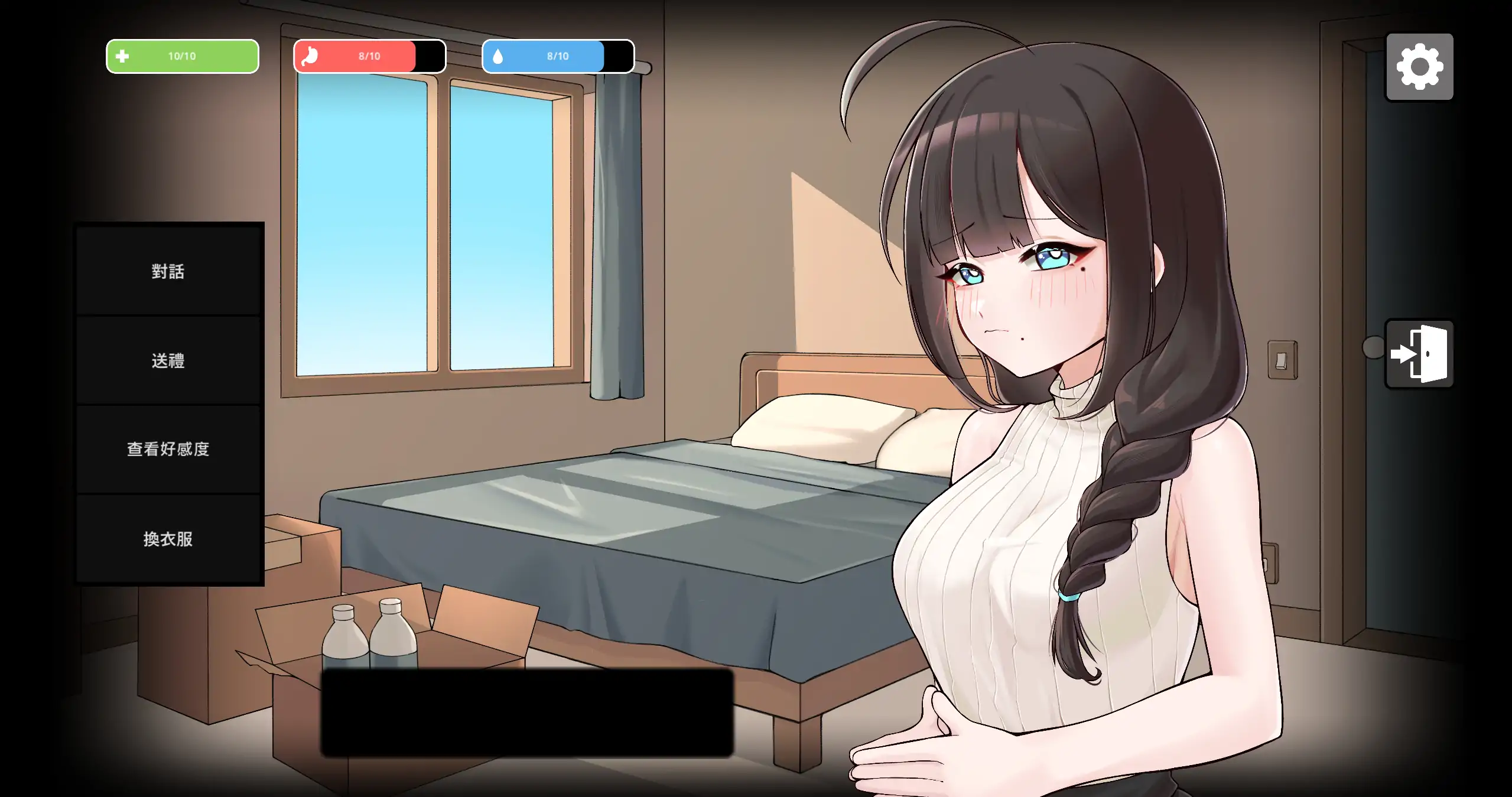Click the red hunger stomach icon
1512x797 pixels.
[311, 56]
